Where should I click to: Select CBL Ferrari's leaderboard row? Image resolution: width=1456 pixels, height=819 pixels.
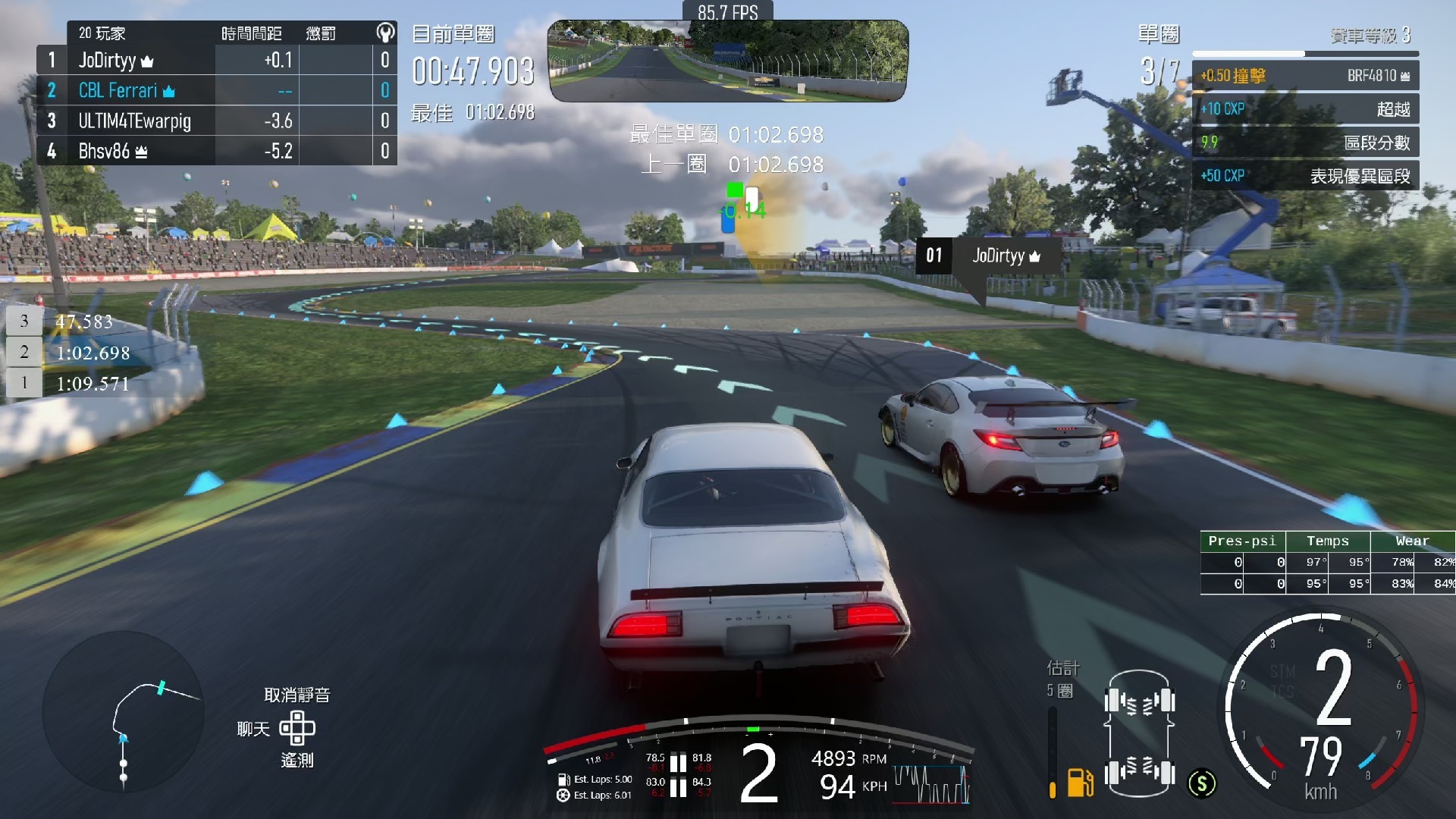click(216, 90)
